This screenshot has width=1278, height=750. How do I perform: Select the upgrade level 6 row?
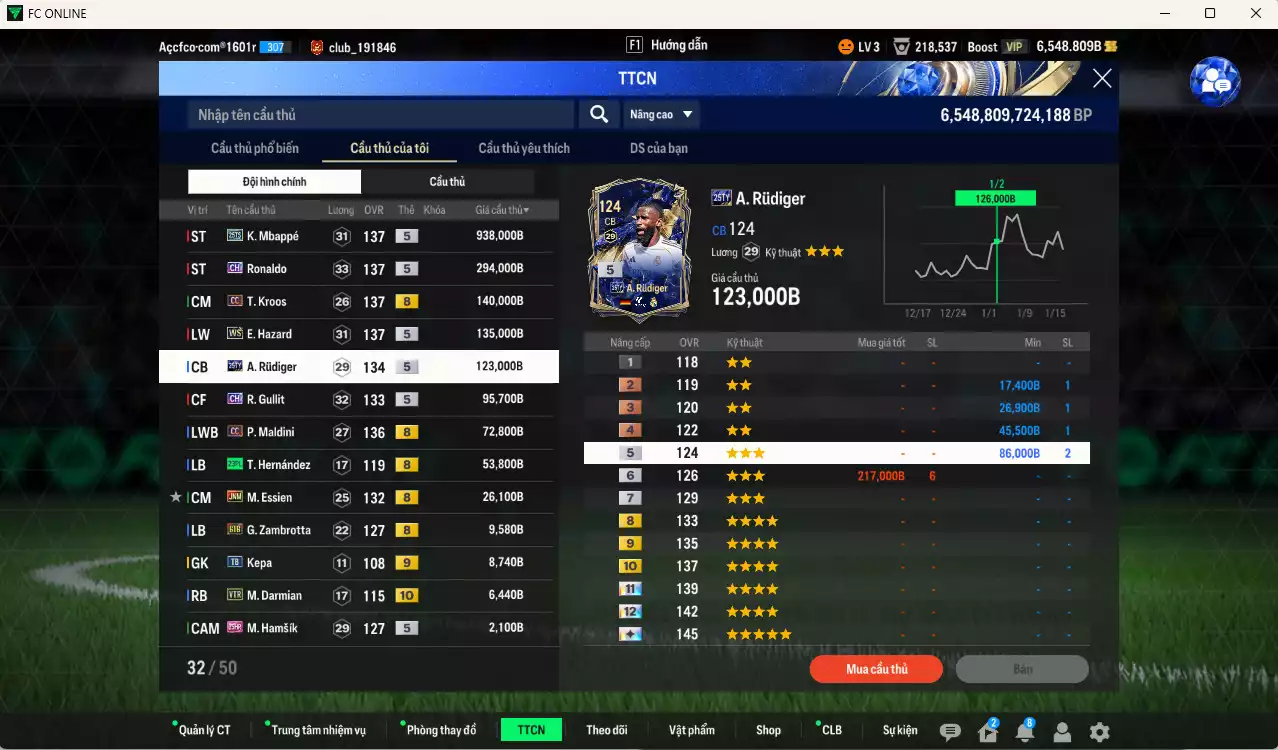pos(836,476)
